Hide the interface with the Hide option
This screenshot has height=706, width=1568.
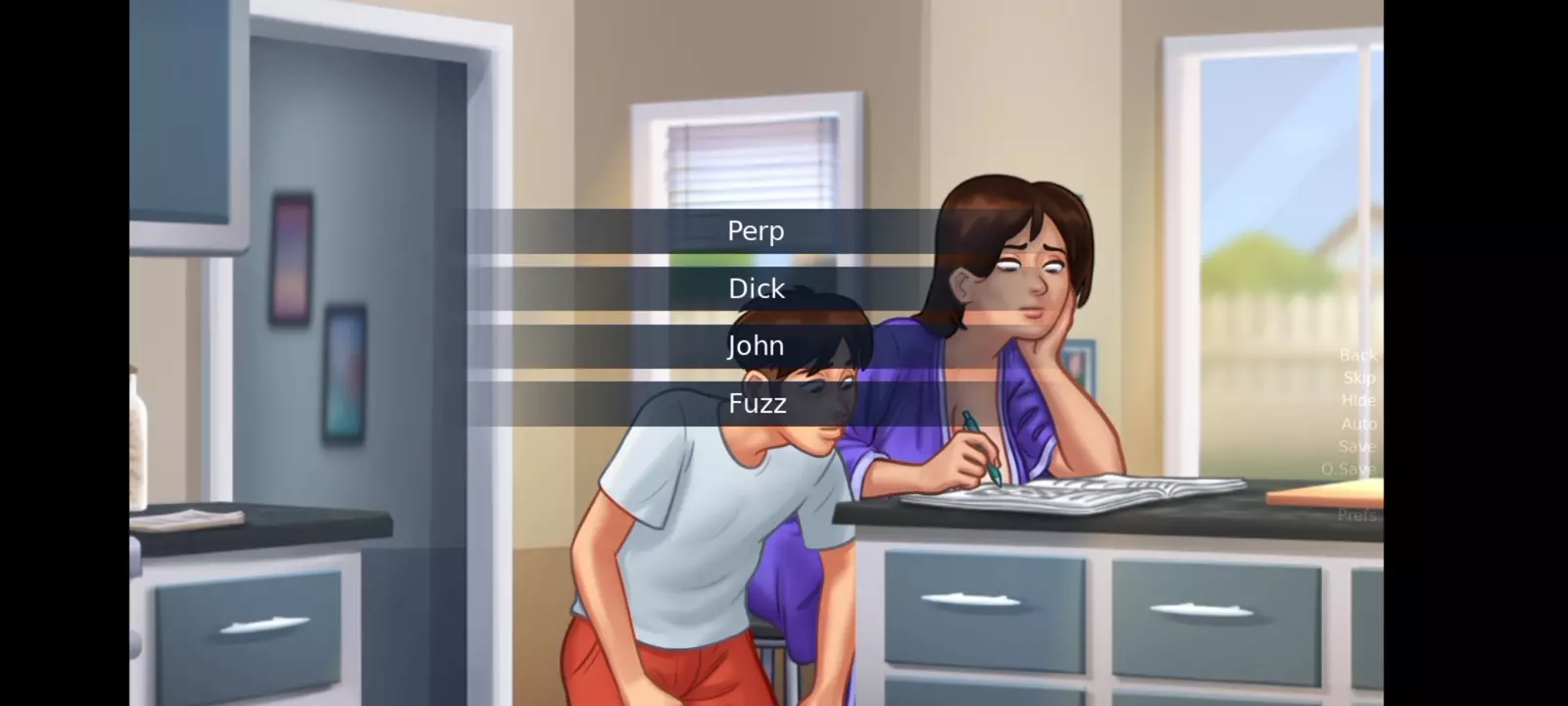click(x=1358, y=400)
